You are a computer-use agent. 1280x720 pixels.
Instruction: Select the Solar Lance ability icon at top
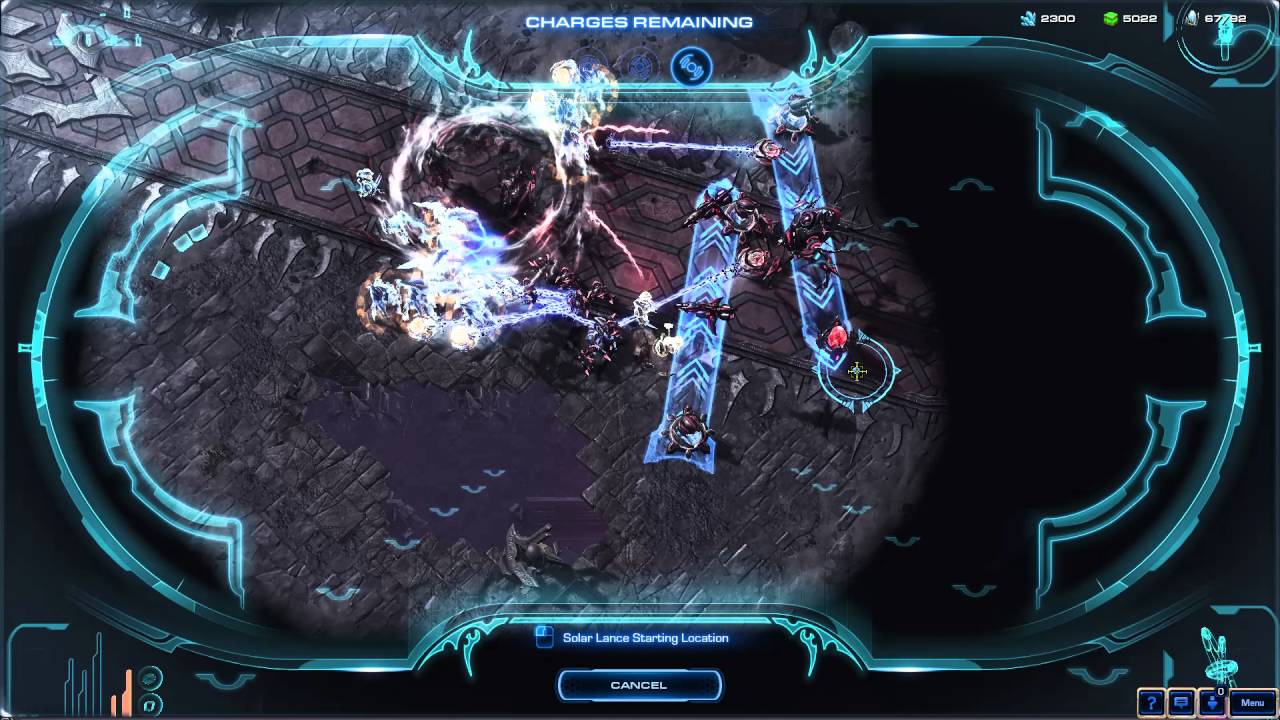690,68
